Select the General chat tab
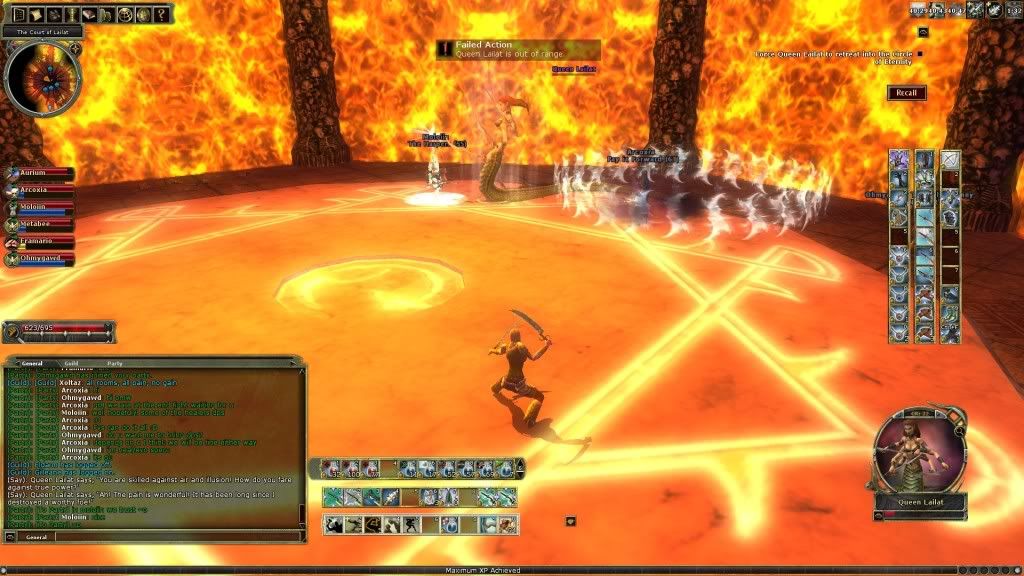1024x576 pixels. click(x=32, y=363)
